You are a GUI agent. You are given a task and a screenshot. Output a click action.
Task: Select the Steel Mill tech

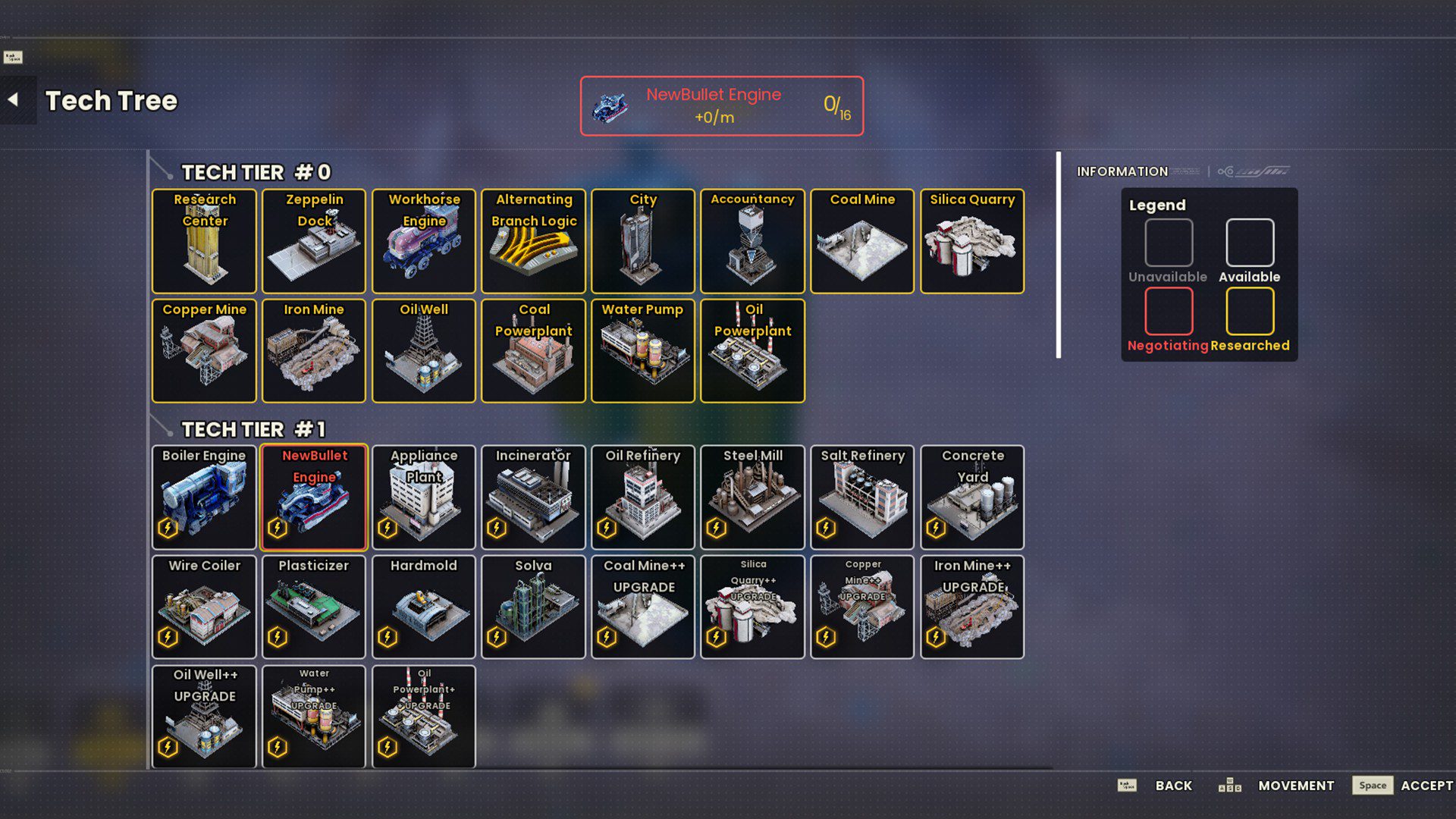(x=752, y=497)
